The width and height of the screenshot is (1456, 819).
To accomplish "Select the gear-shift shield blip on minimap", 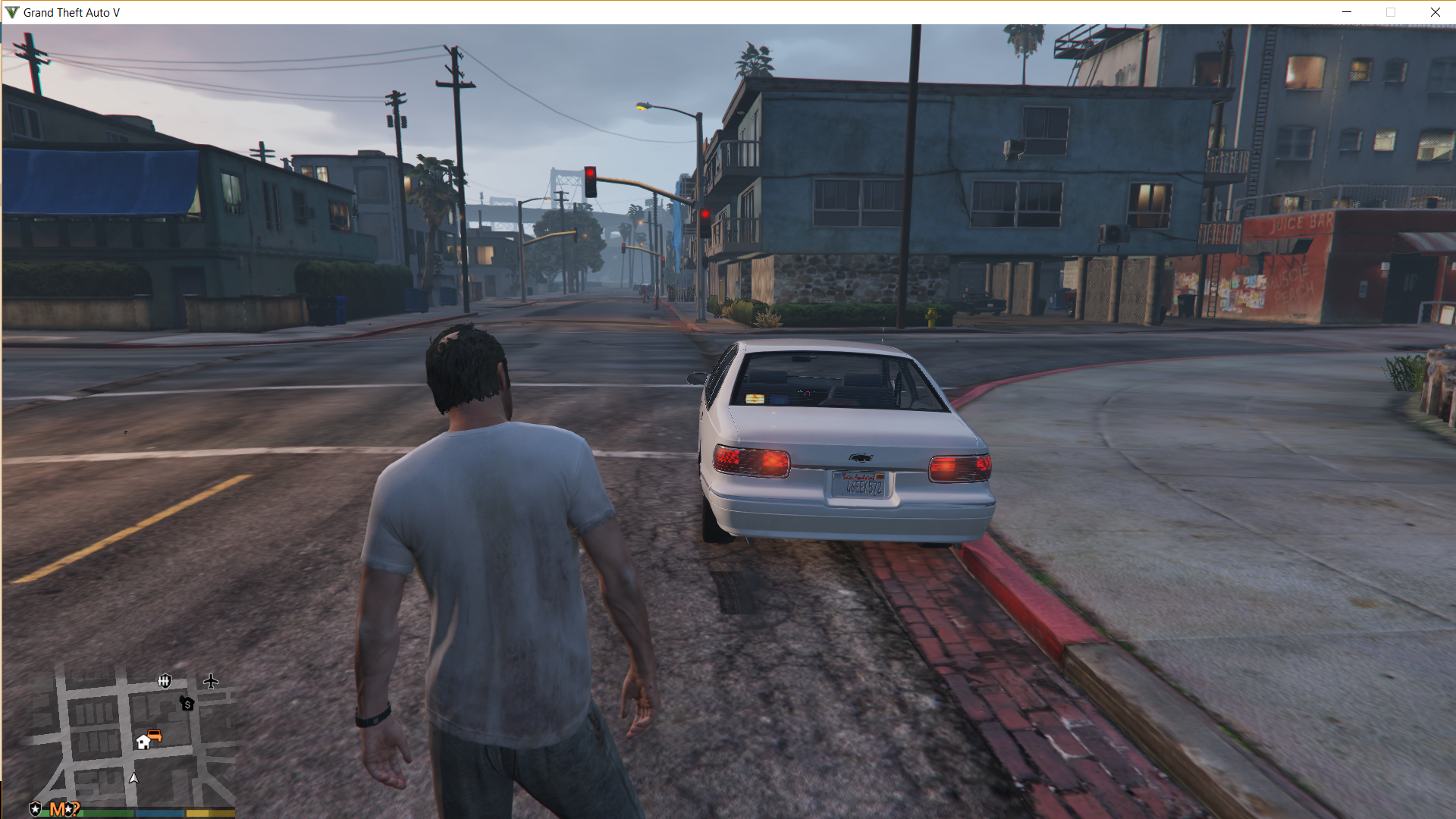I will (165, 681).
